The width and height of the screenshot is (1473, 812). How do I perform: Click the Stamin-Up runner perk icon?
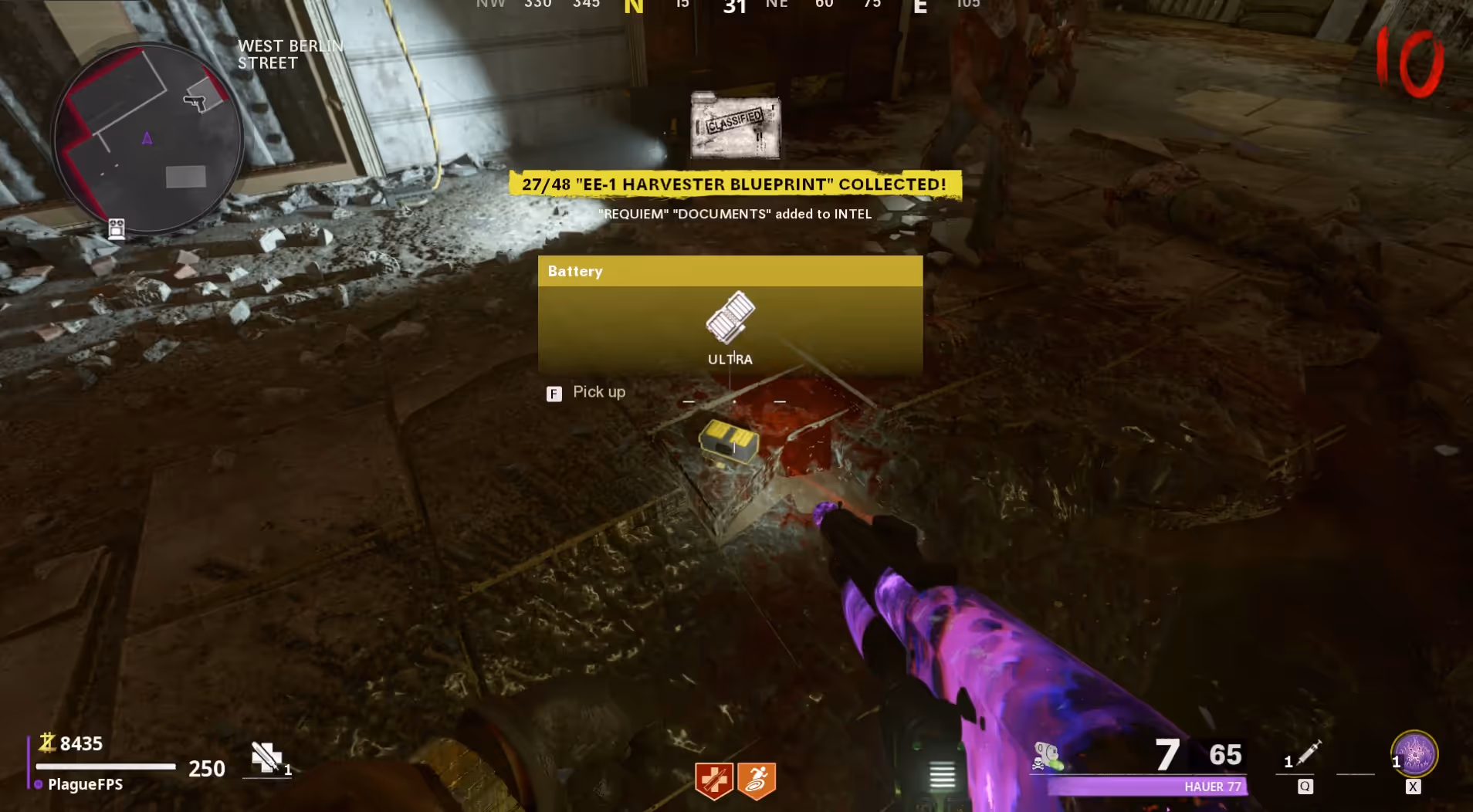[757, 780]
